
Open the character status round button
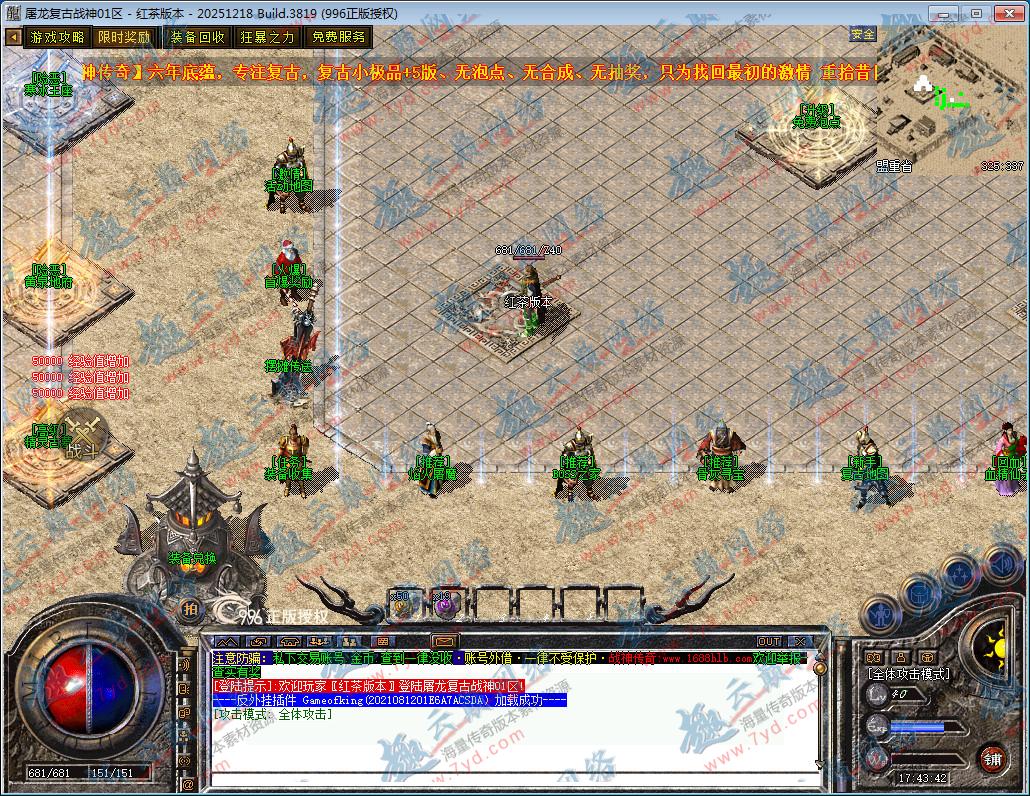(x=879, y=610)
